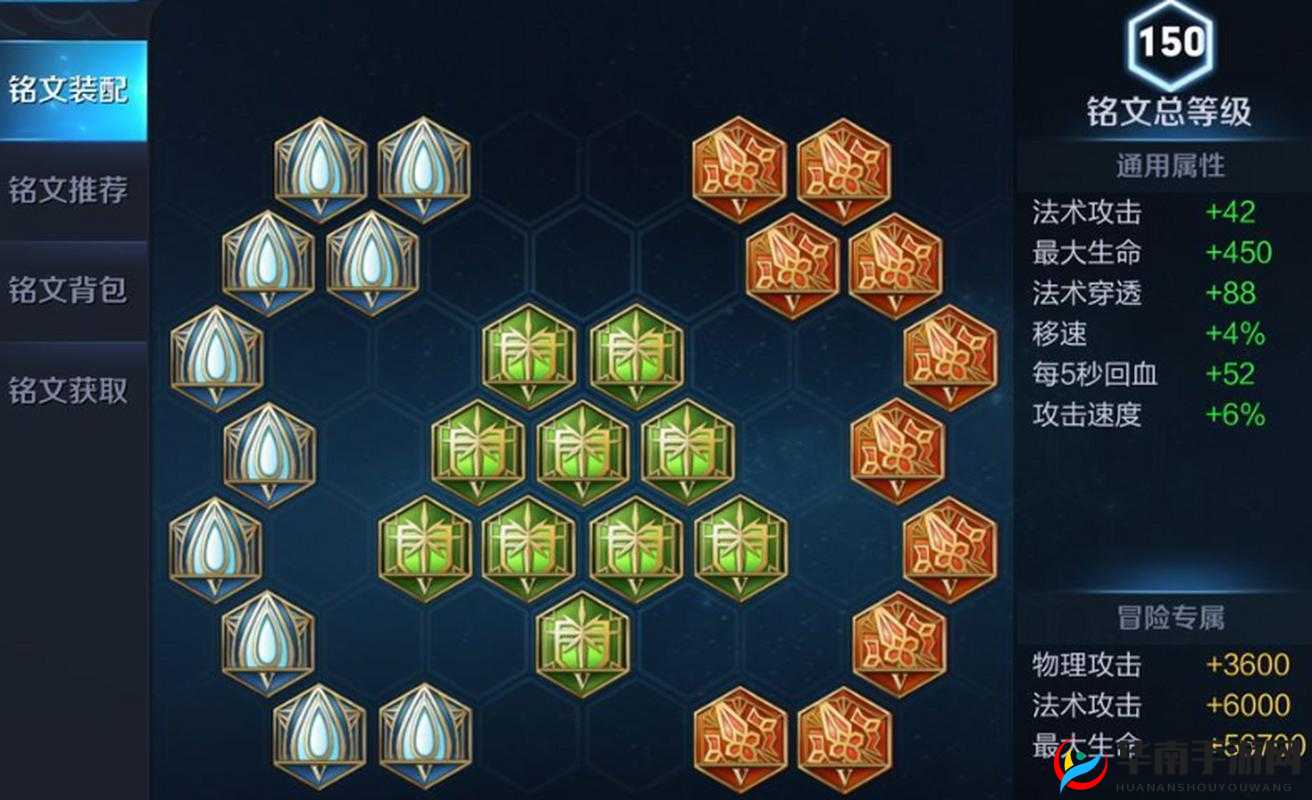Open the 铭文推荐 tab
1312x800 pixels.
[x=70, y=190]
